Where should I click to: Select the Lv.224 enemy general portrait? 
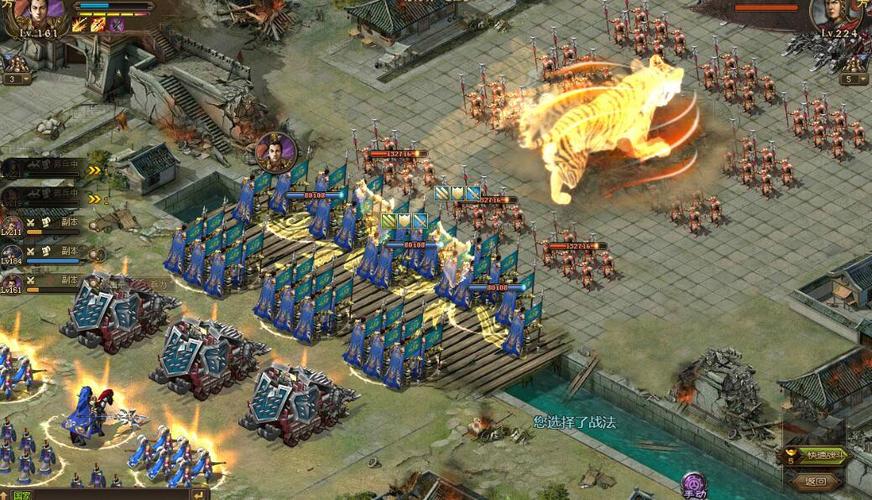(x=836, y=15)
